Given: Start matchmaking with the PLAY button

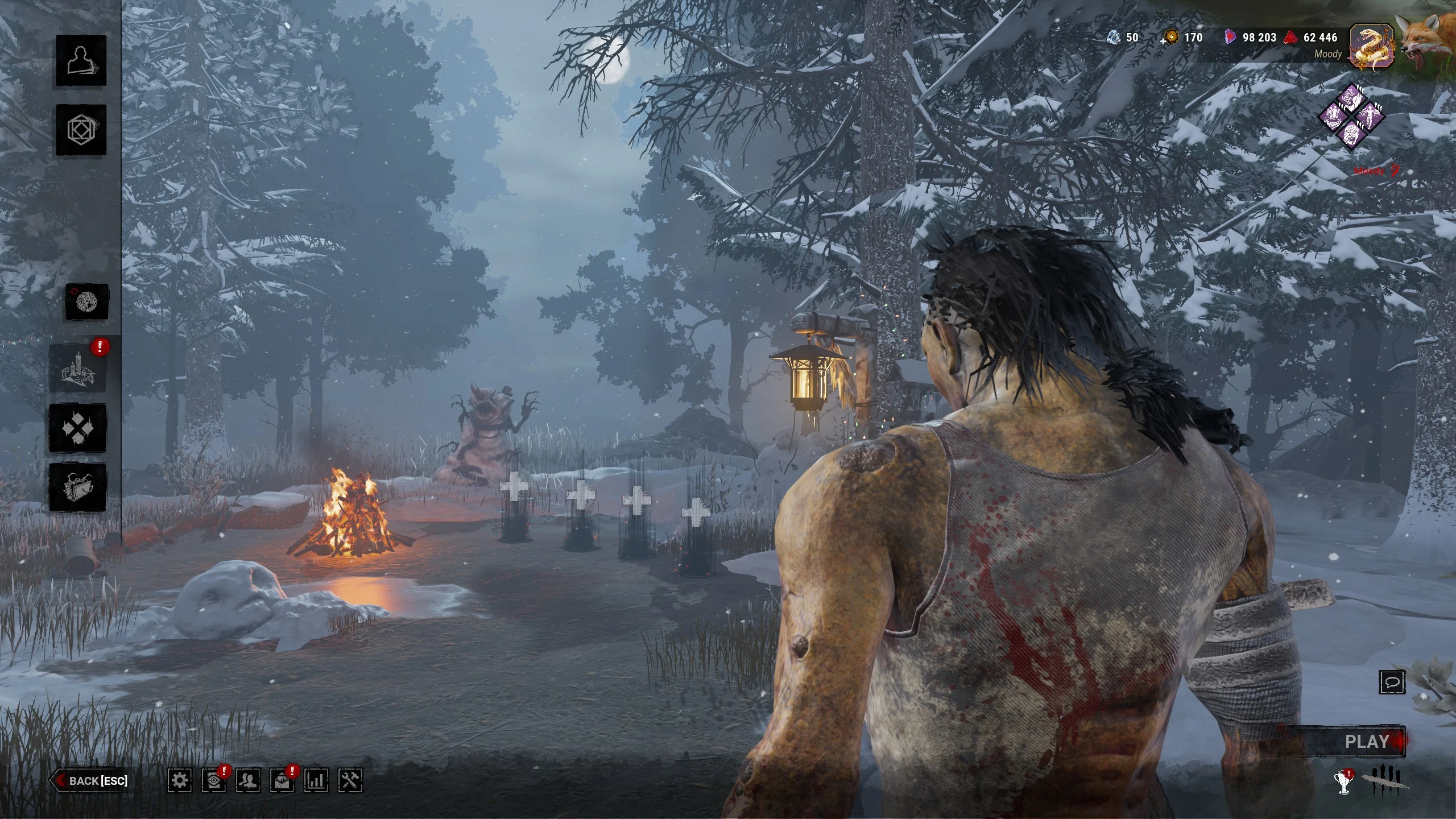Looking at the screenshot, I should 1366,742.
